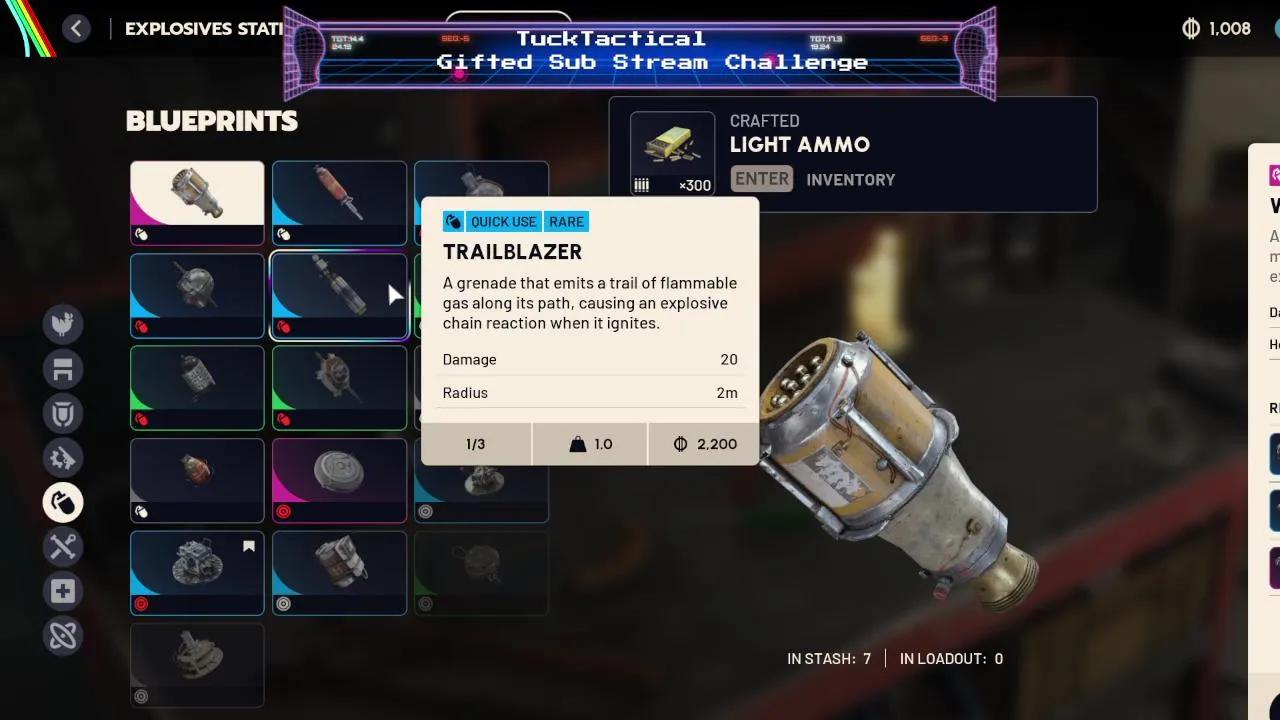This screenshot has width=1280, height=720.
Task: Click the medical cross category icon
Action: (63, 591)
